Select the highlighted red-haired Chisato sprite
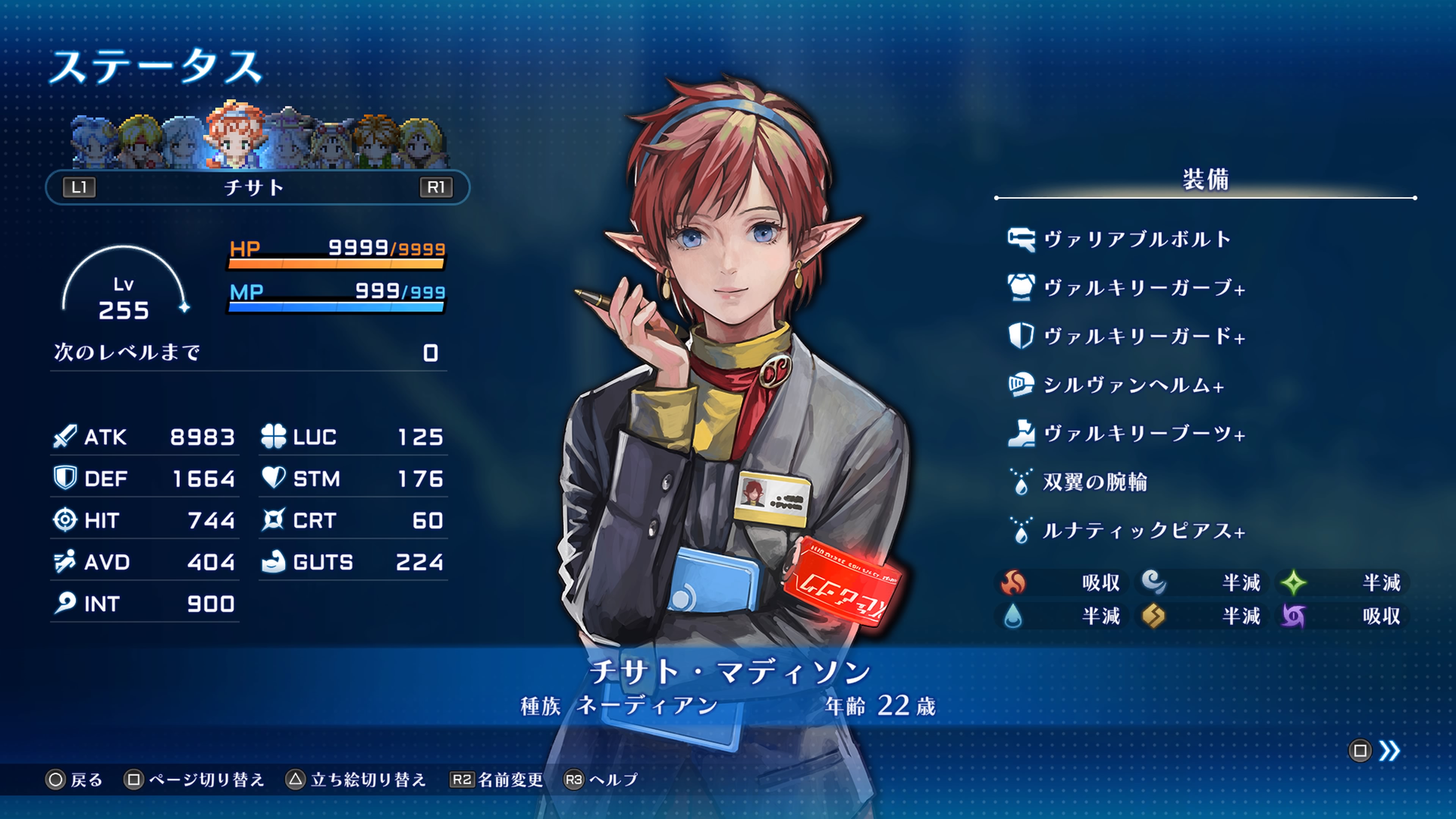The image size is (1456, 819). coord(235,136)
